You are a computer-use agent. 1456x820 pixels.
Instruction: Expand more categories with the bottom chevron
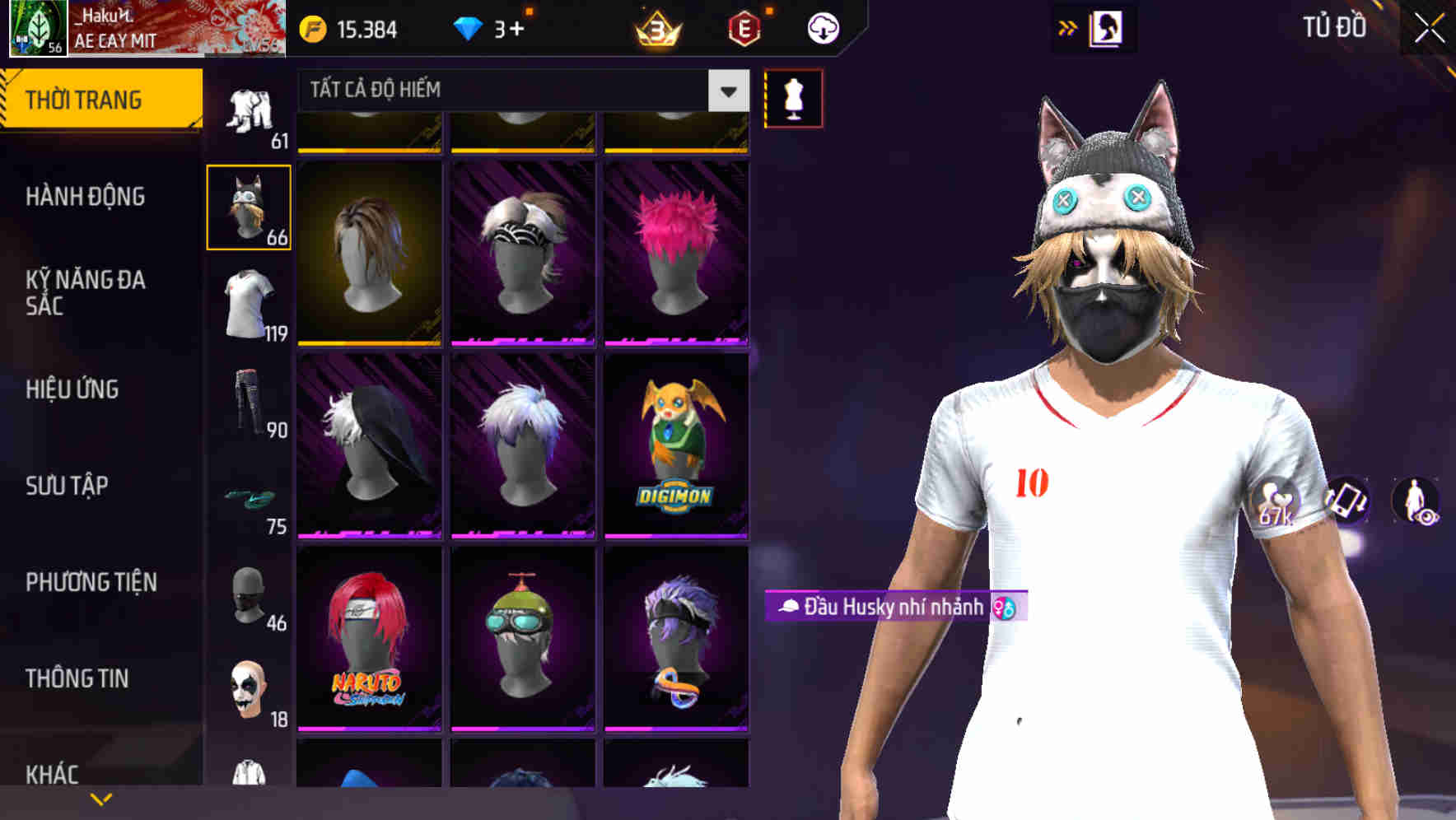100,799
